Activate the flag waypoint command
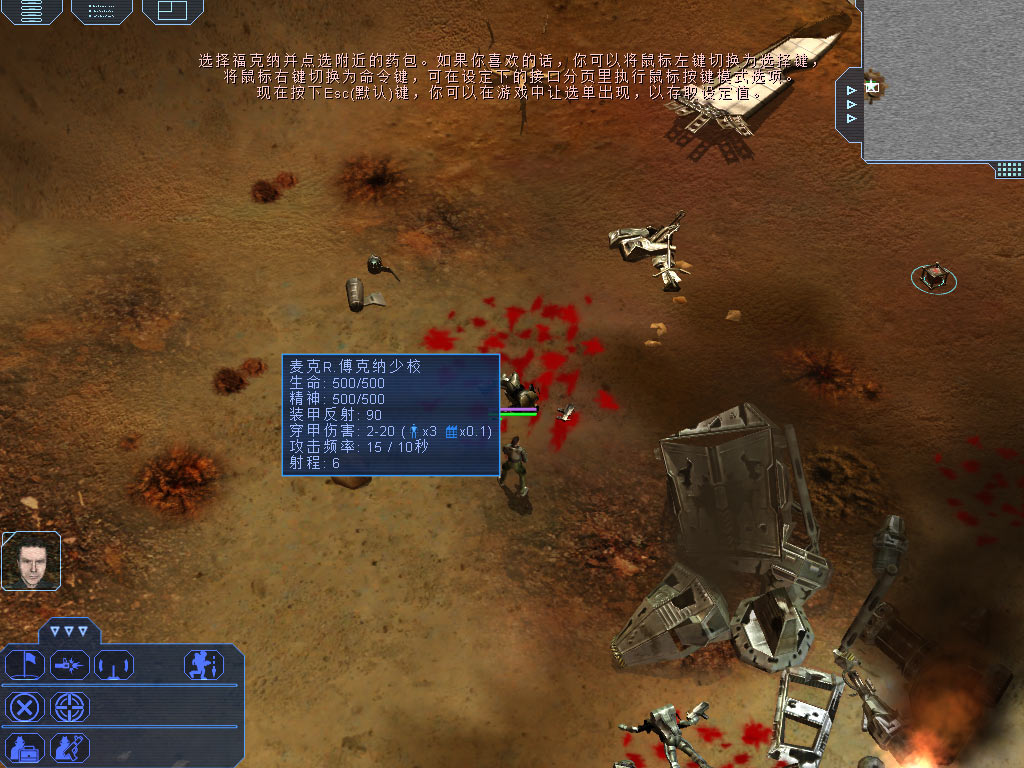The image size is (1024, 768). coord(25,664)
